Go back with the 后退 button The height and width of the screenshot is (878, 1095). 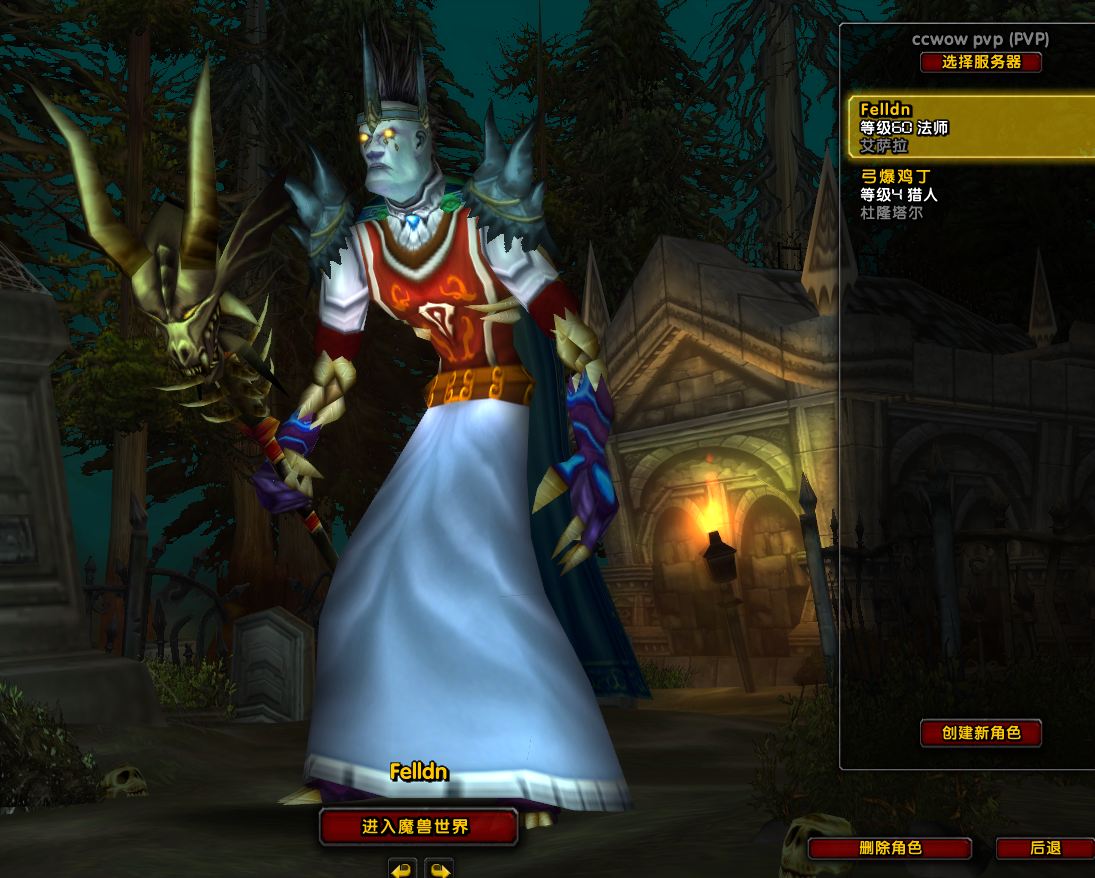(x=1045, y=848)
